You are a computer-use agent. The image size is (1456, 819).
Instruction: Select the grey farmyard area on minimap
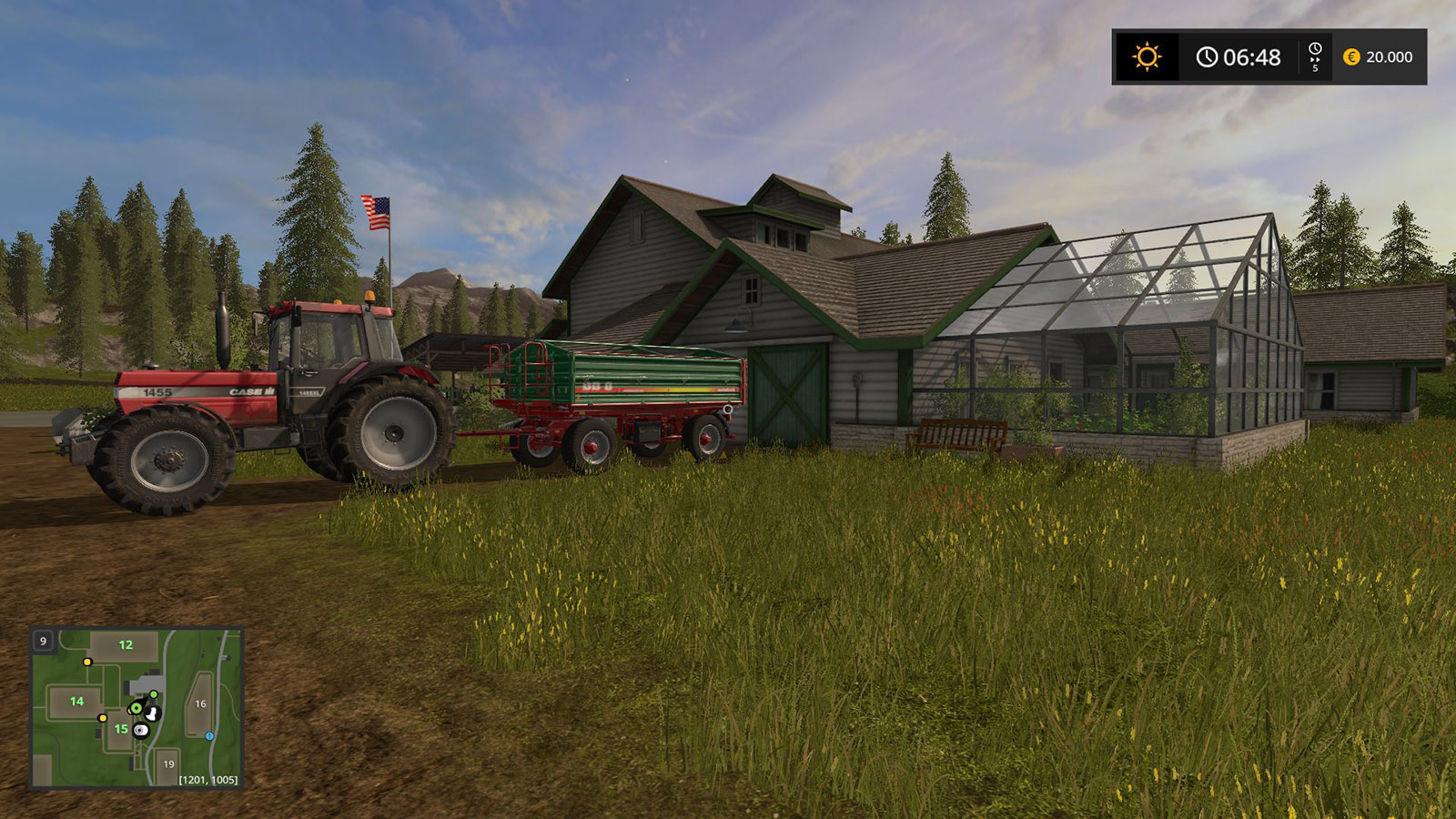tap(146, 684)
